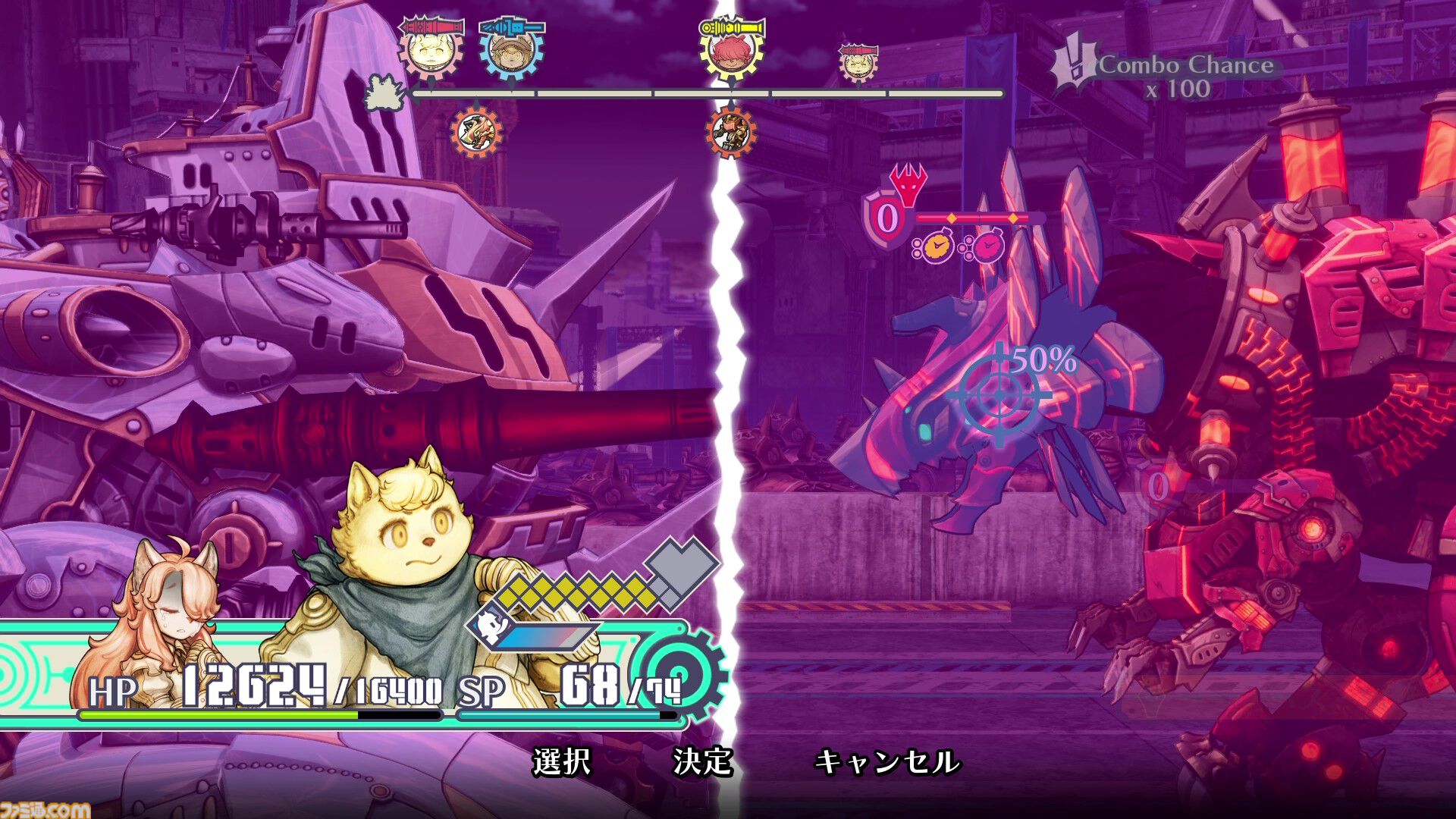
Task: Select Malt's pink gear portrait on the timeline
Action: click(x=430, y=54)
